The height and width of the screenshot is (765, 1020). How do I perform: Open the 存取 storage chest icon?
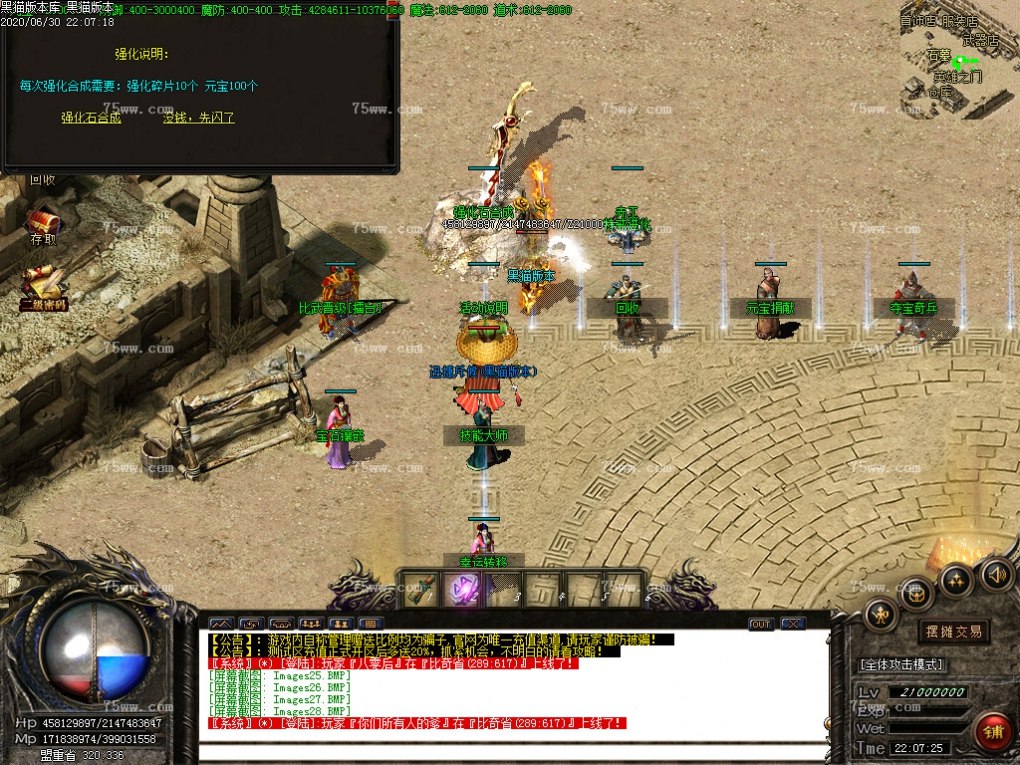[x=42, y=223]
